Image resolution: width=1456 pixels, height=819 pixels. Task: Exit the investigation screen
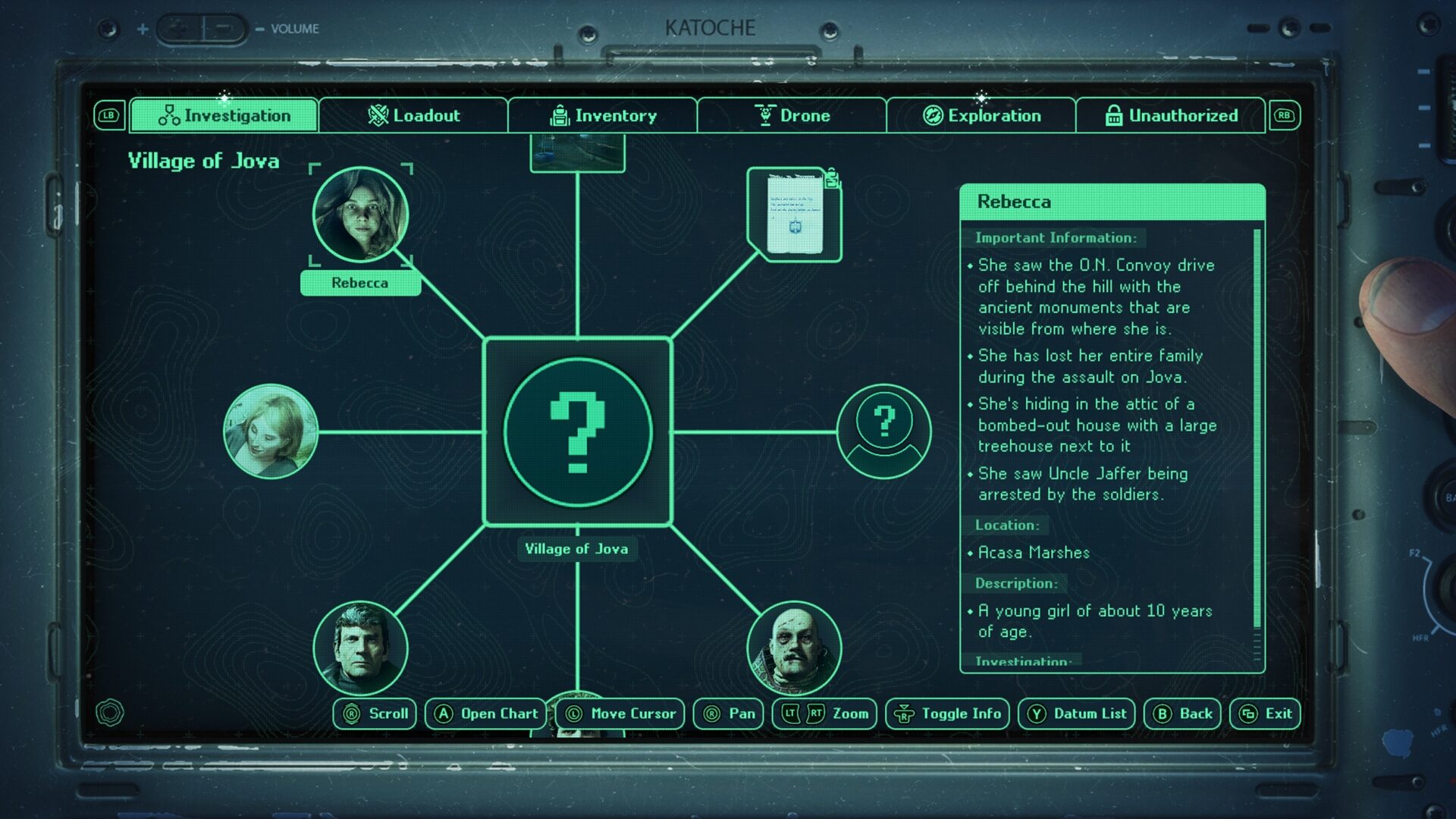(1265, 714)
